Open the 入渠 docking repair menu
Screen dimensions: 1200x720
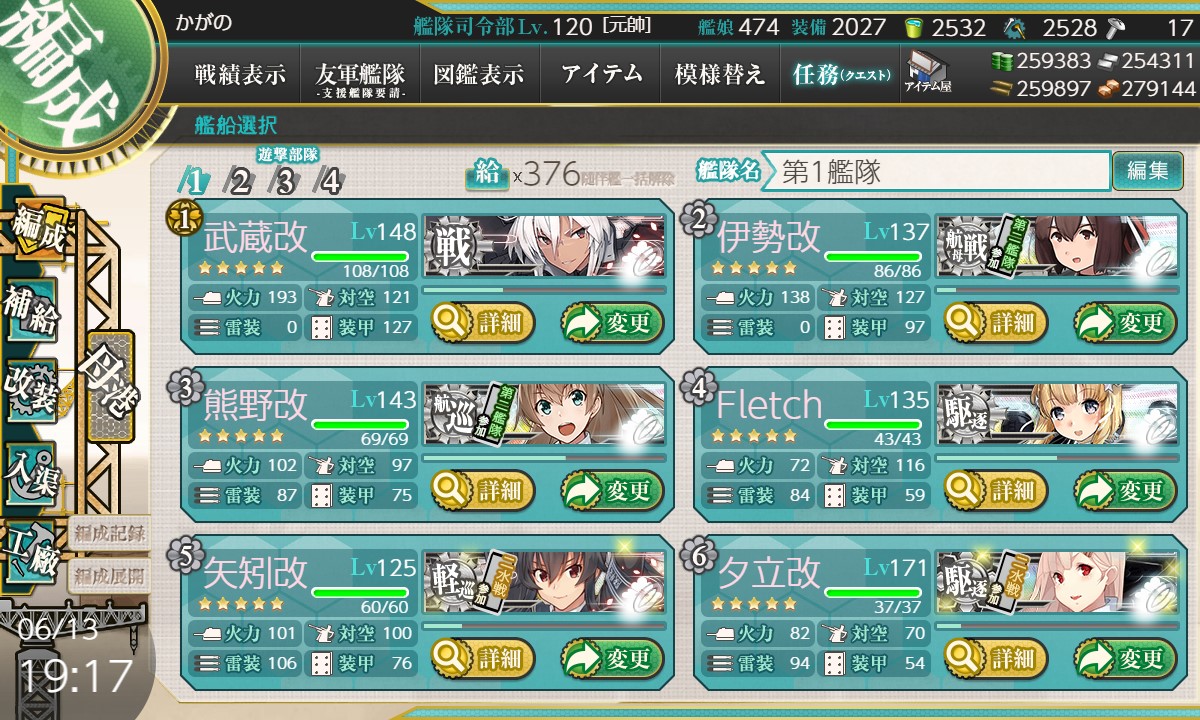(32, 470)
